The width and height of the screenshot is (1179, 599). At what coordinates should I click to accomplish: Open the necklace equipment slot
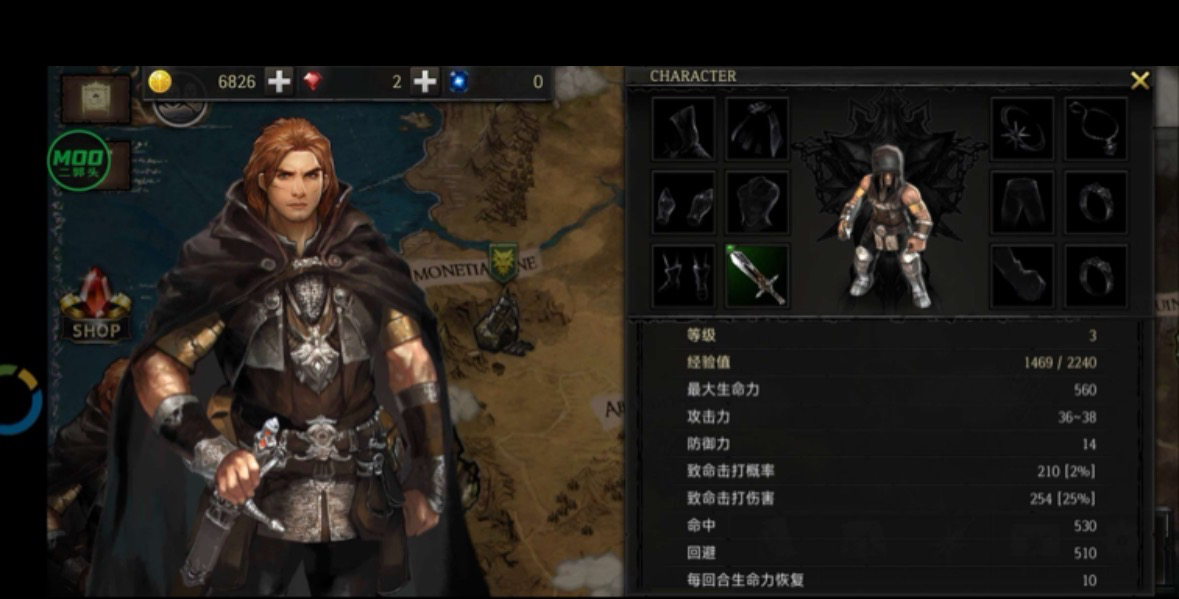[x=1095, y=129]
